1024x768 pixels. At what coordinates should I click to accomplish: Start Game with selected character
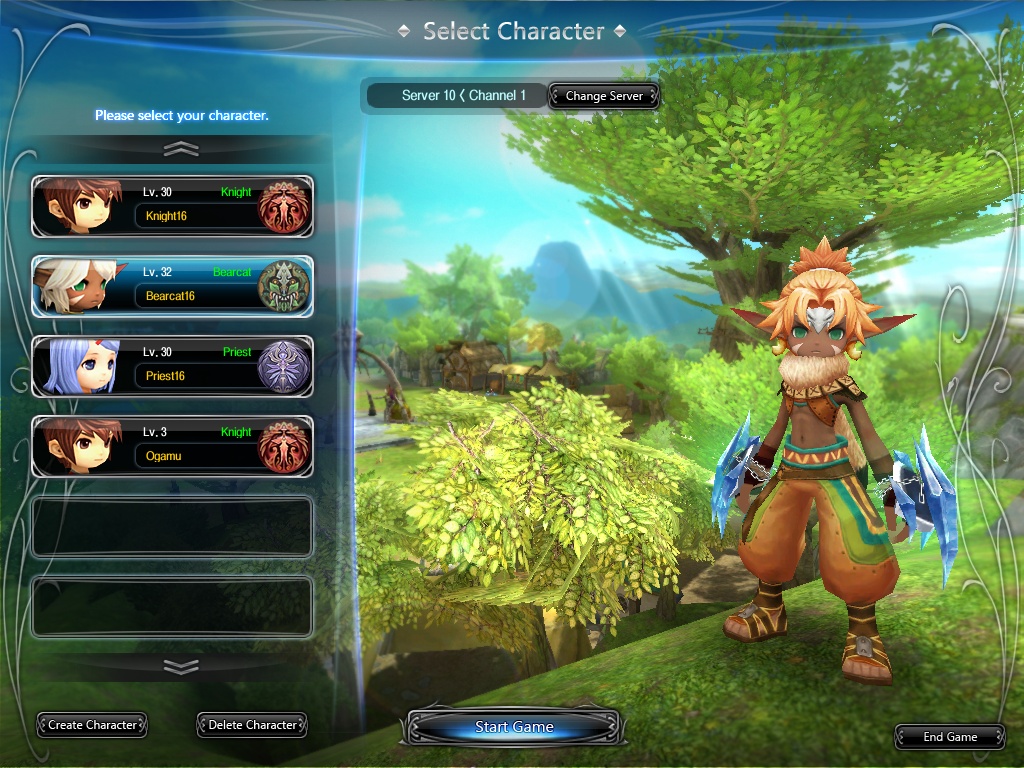click(514, 727)
